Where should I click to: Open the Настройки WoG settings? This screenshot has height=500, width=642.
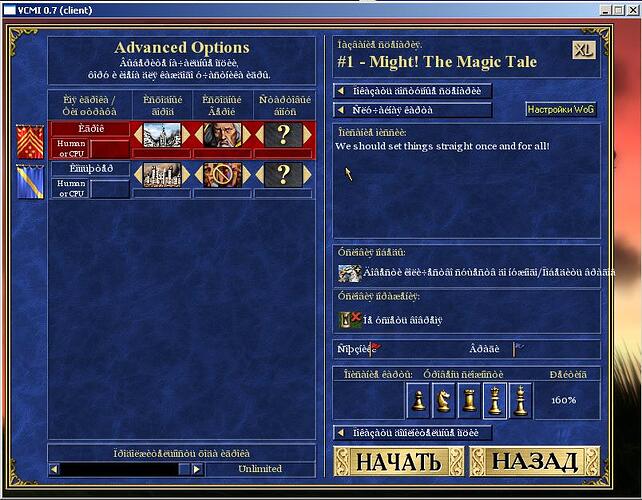560,110
